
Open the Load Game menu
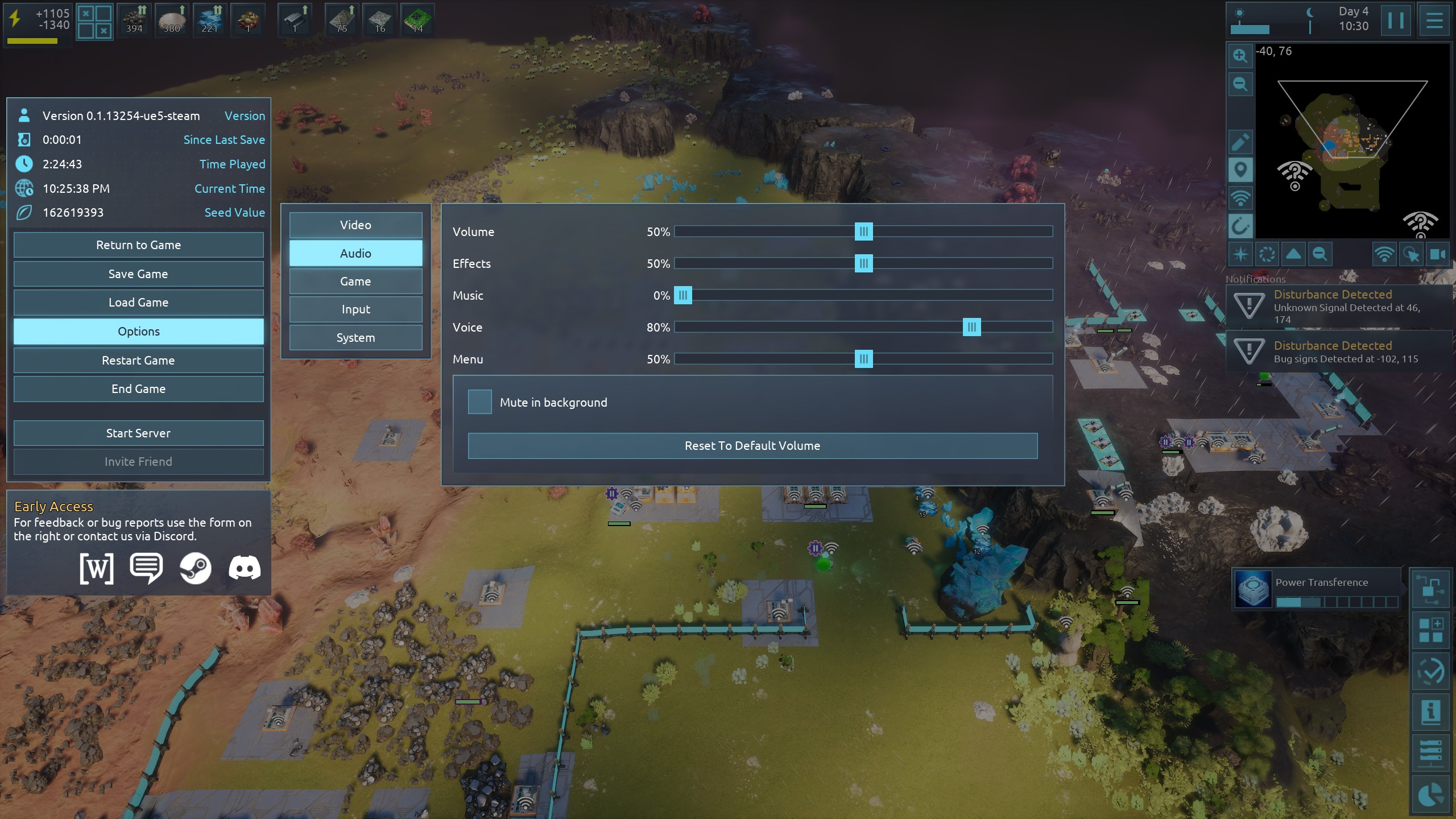[x=138, y=303]
